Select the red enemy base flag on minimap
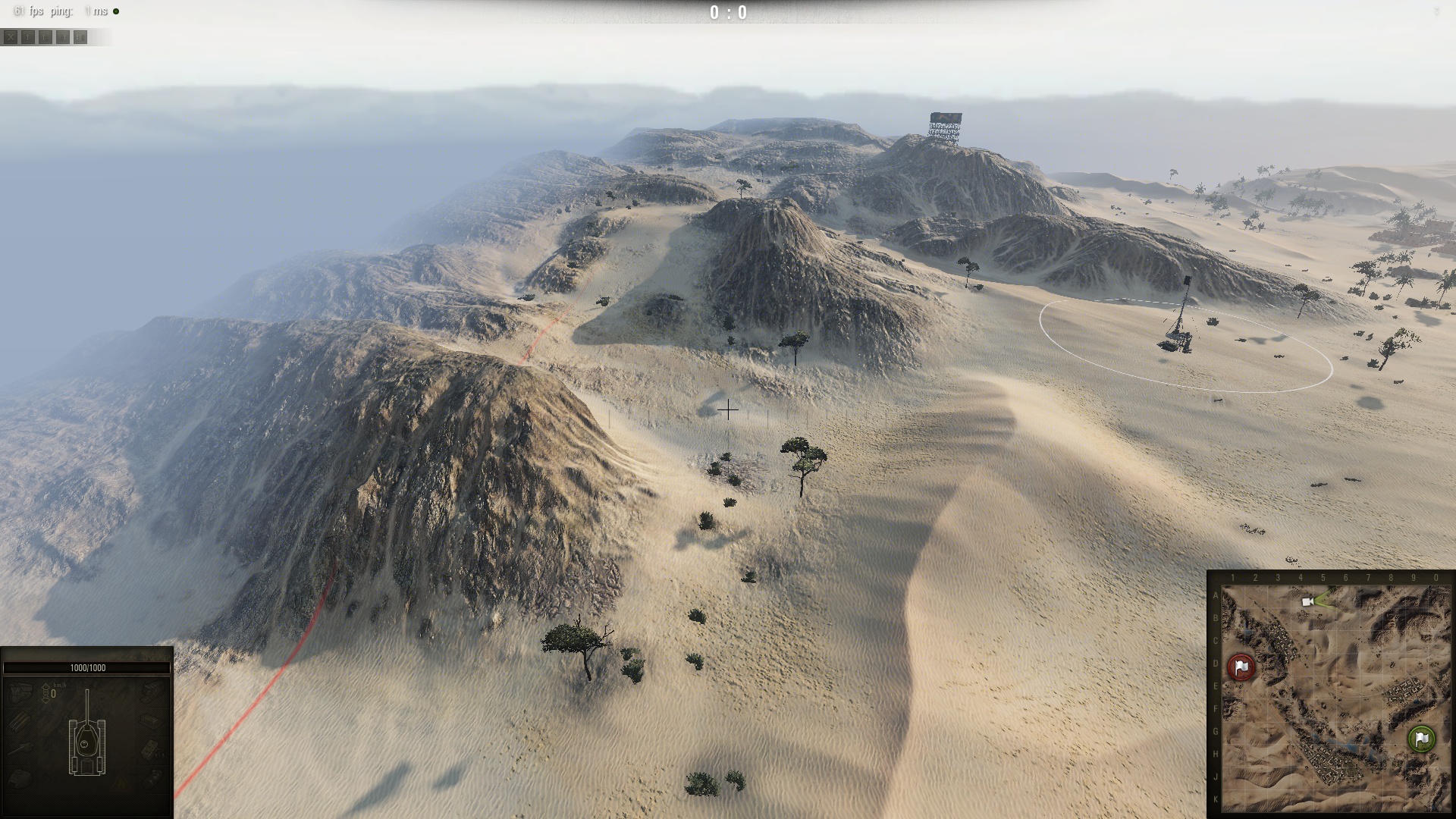The height and width of the screenshot is (819, 1456). pos(1241,667)
